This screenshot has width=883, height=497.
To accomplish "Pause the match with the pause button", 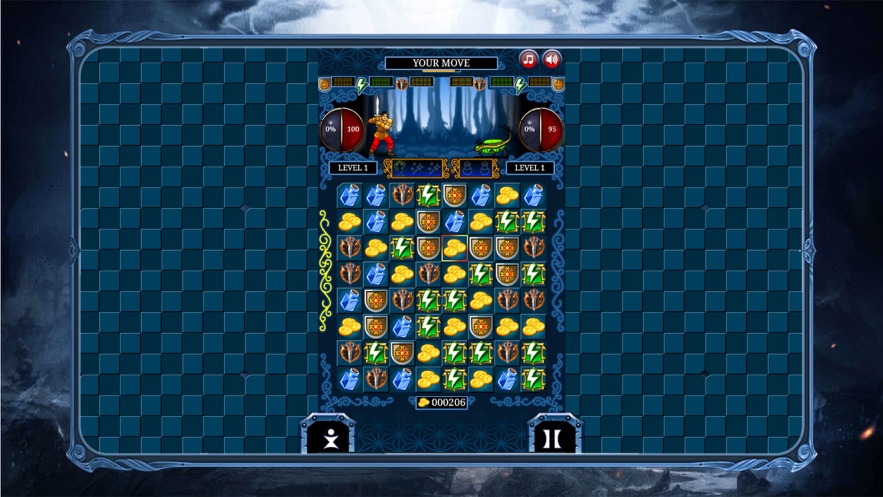I will pyautogui.click(x=551, y=437).
